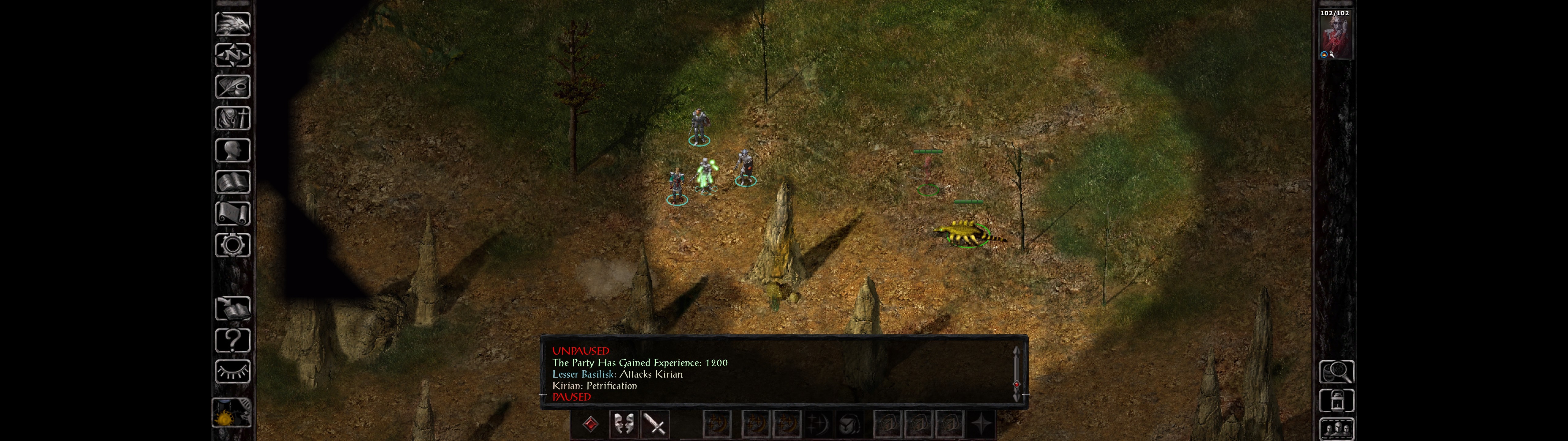Click the dialogue log scrollbar
Screen dimensions: 1568x441
coord(1016,373)
